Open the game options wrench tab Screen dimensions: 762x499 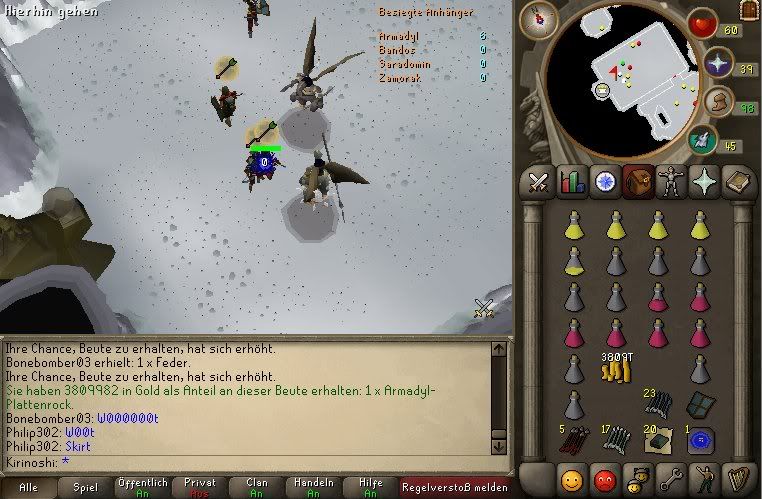pos(671,477)
